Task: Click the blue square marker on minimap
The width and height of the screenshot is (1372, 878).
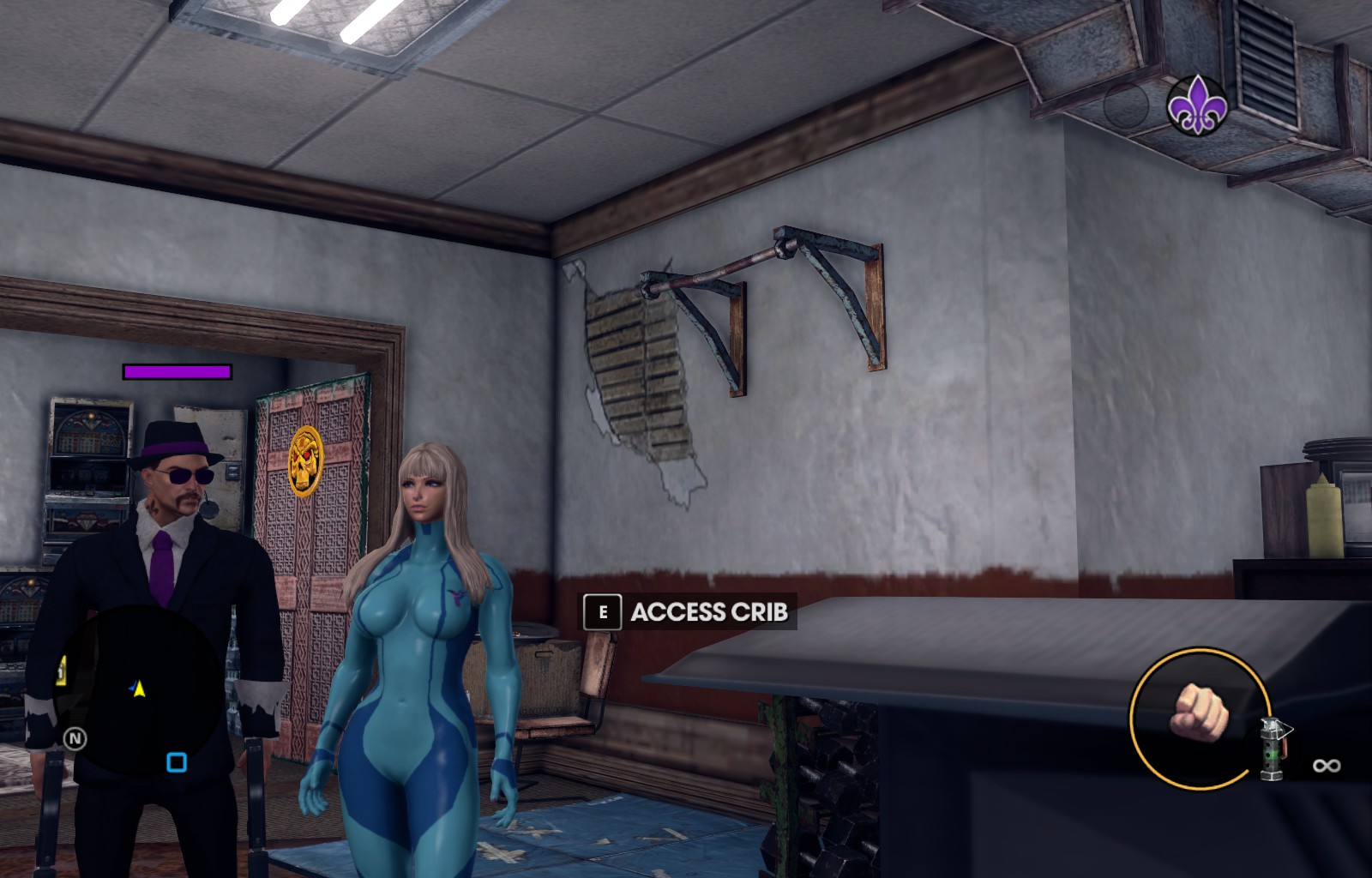Action: [x=177, y=762]
